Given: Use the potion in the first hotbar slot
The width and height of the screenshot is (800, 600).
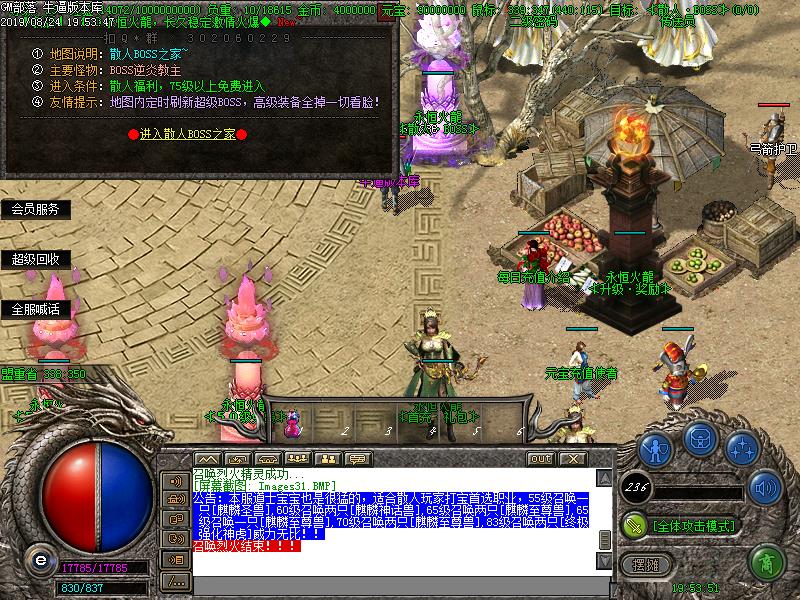Looking at the screenshot, I should point(294,423).
